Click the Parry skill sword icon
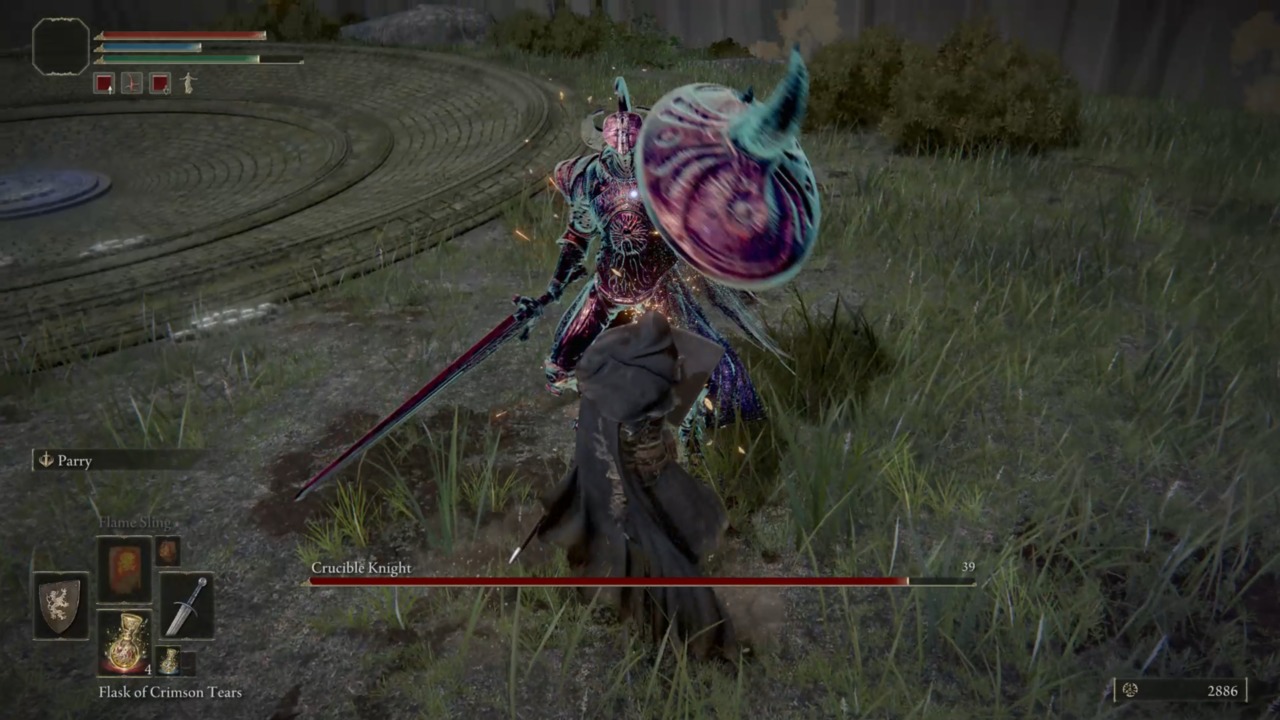1280x720 pixels. click(44, 461)
